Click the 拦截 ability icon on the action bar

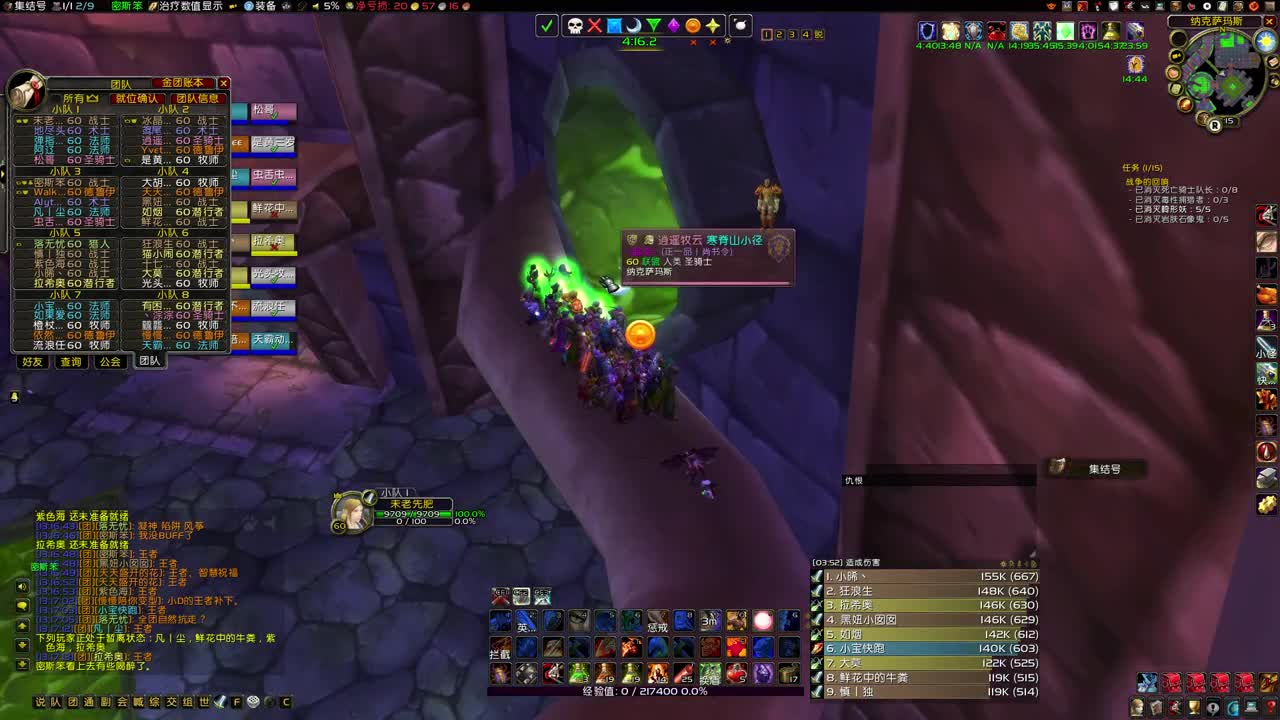(500, 650)
